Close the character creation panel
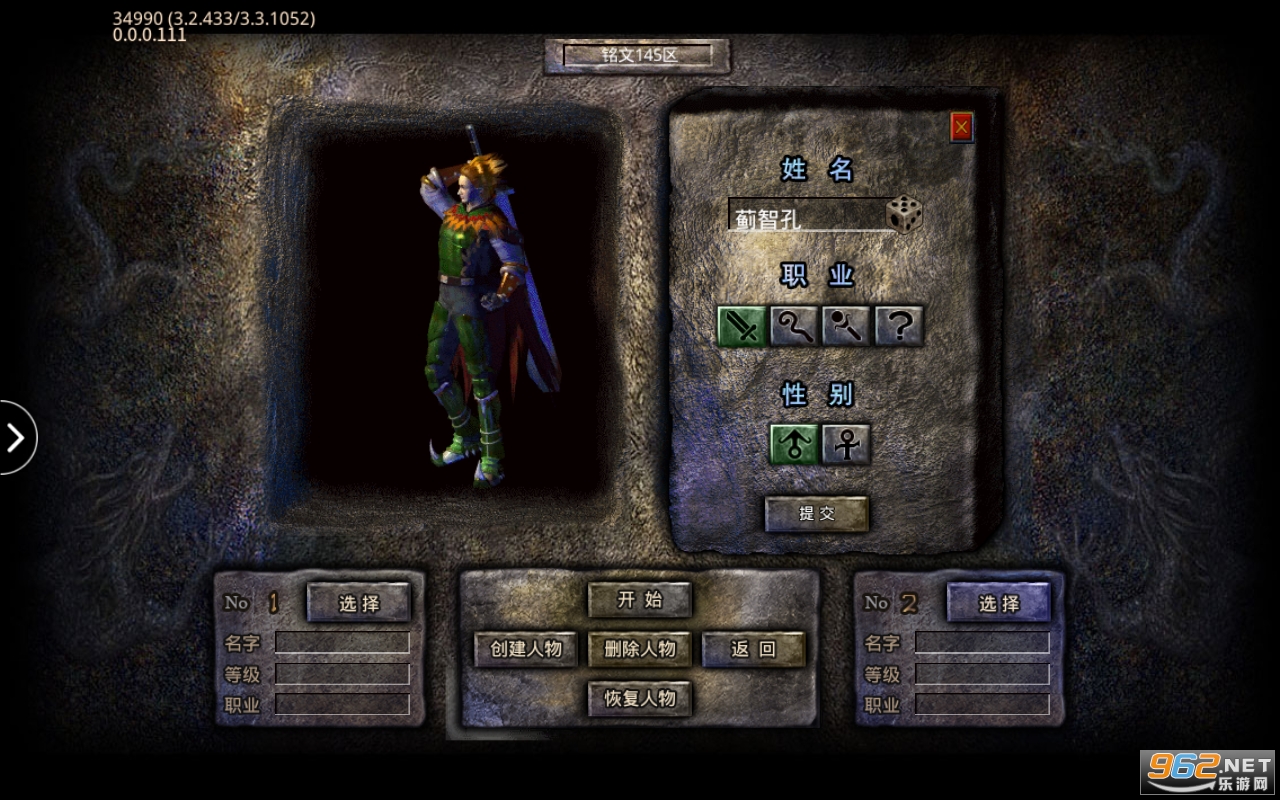1280x800 pixels. pos(961,127)
